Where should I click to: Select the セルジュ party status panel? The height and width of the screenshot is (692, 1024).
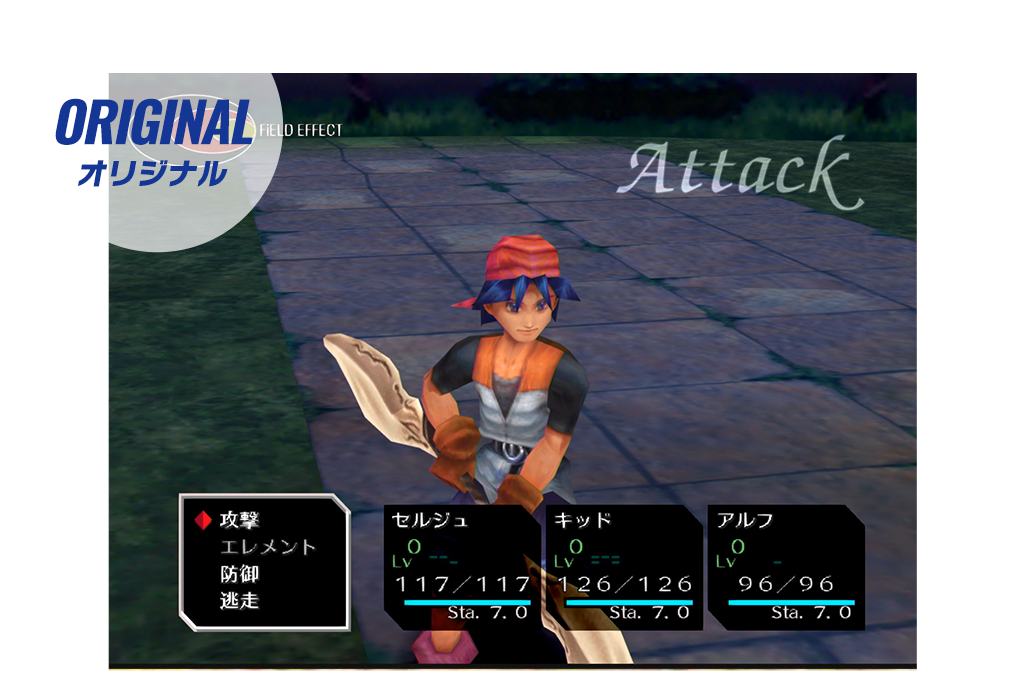coord(462,567)
